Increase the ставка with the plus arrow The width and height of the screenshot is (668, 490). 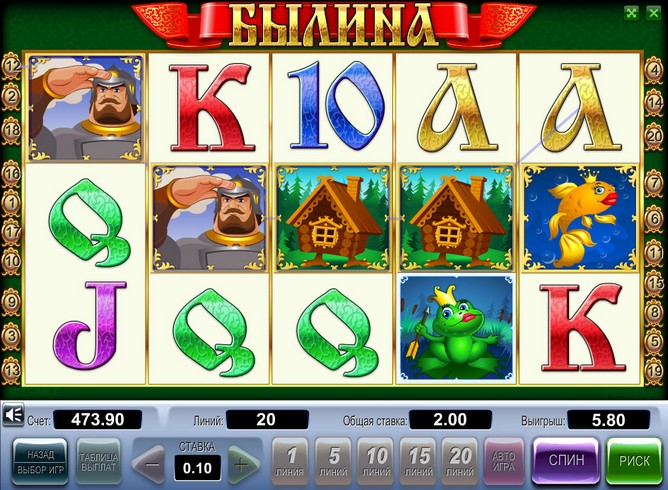tap(240, 464)
